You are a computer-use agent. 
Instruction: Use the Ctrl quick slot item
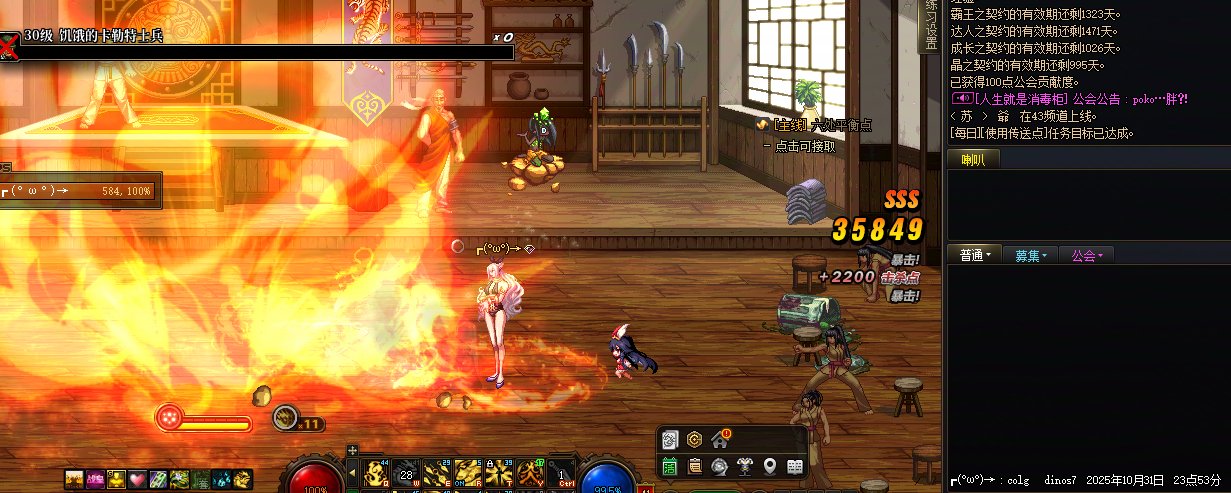click(x=563, y=474)
